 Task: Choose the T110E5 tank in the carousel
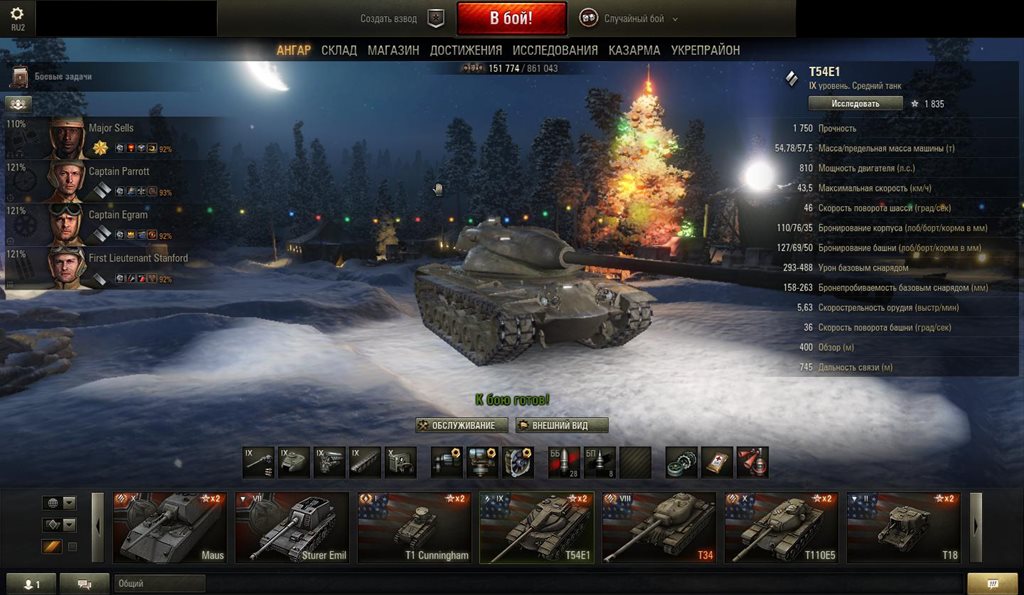(781, 527)
